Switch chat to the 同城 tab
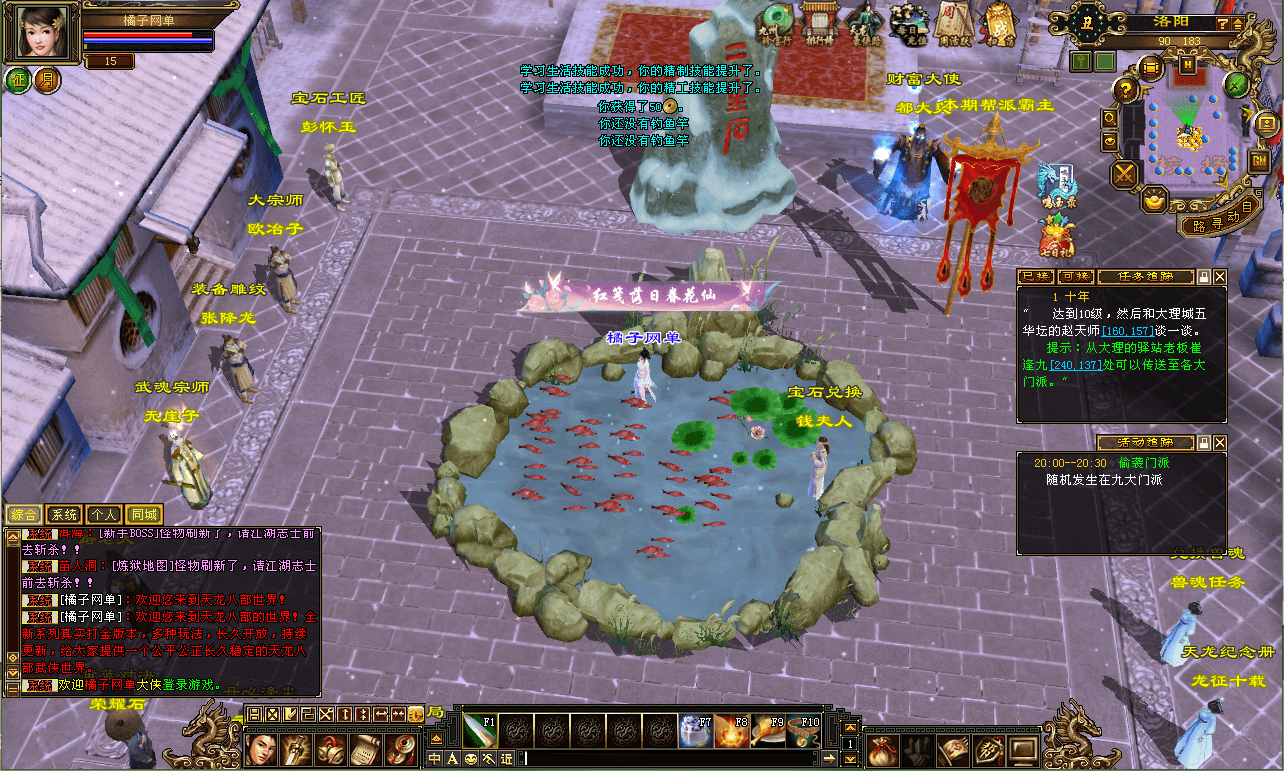Screen dimensions: 1284x771 144,514
